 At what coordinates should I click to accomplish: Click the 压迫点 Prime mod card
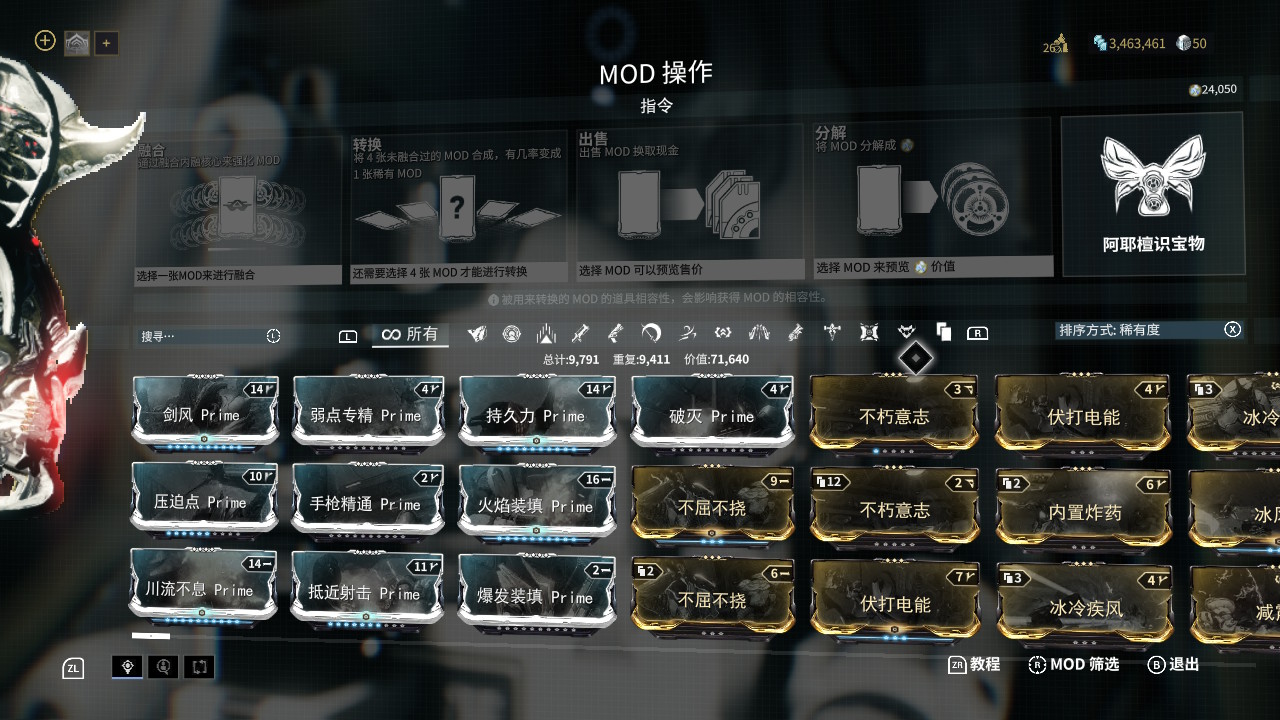click(204, 501)
